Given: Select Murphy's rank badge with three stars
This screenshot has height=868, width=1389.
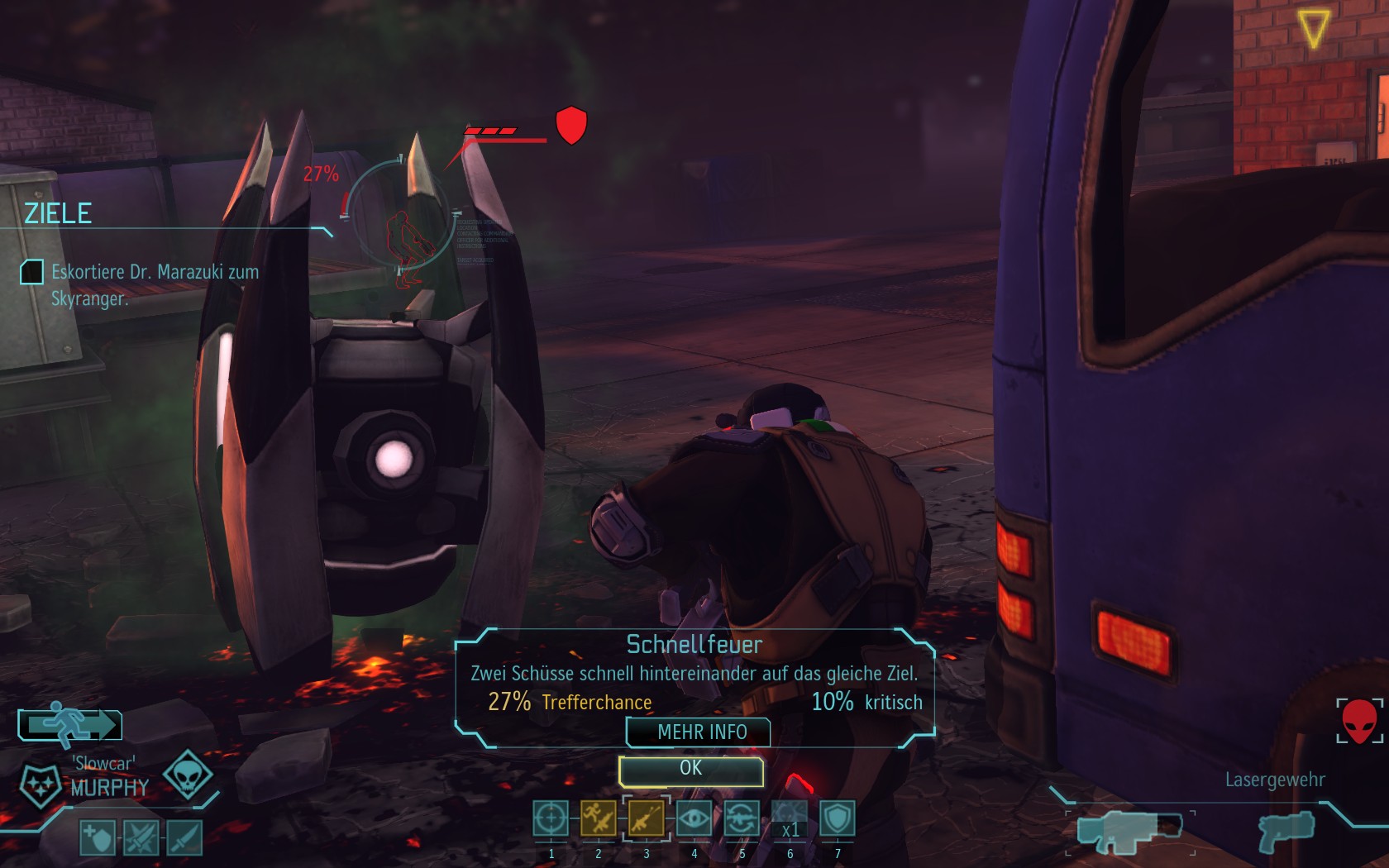Looking at the screenshot, I should click(x=40, y=785).
